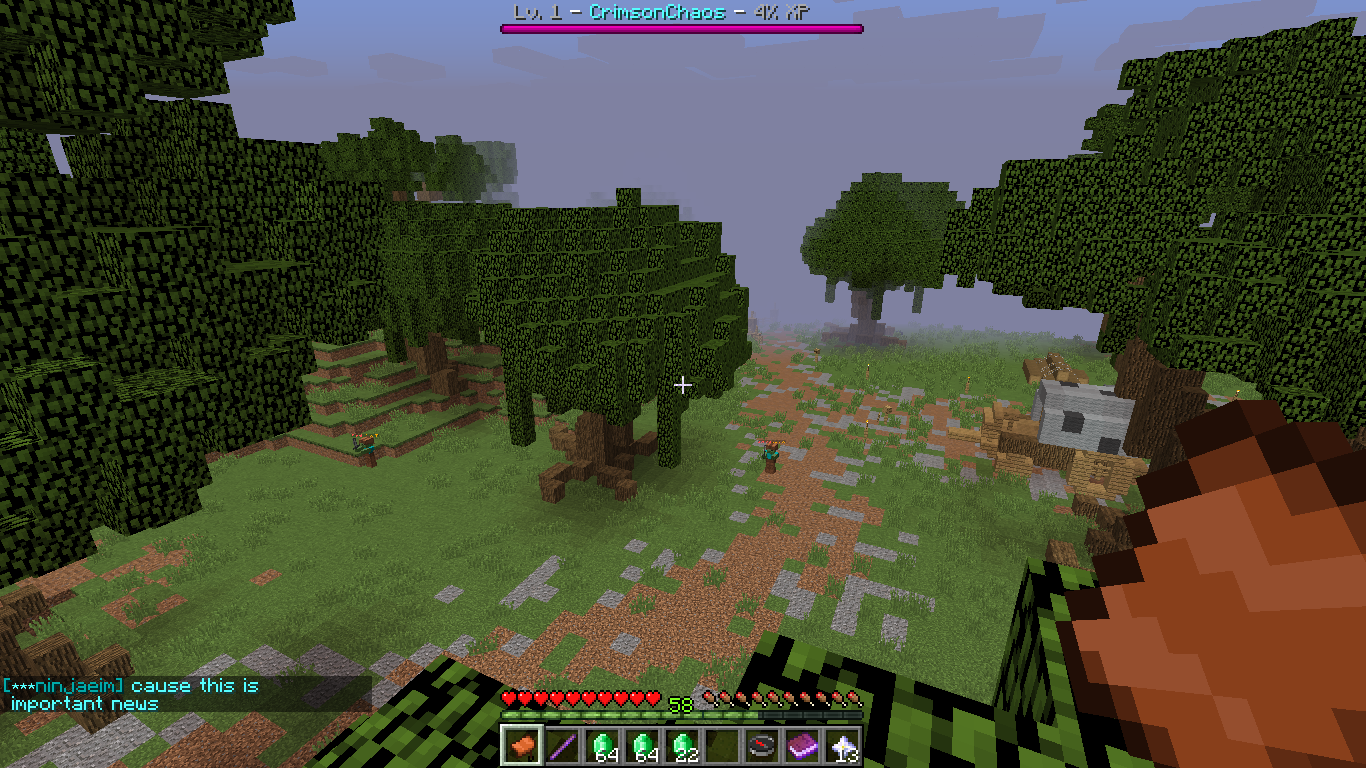Select the orange leather hotbar slot
1366x768 pixels.
coord(522,745)
